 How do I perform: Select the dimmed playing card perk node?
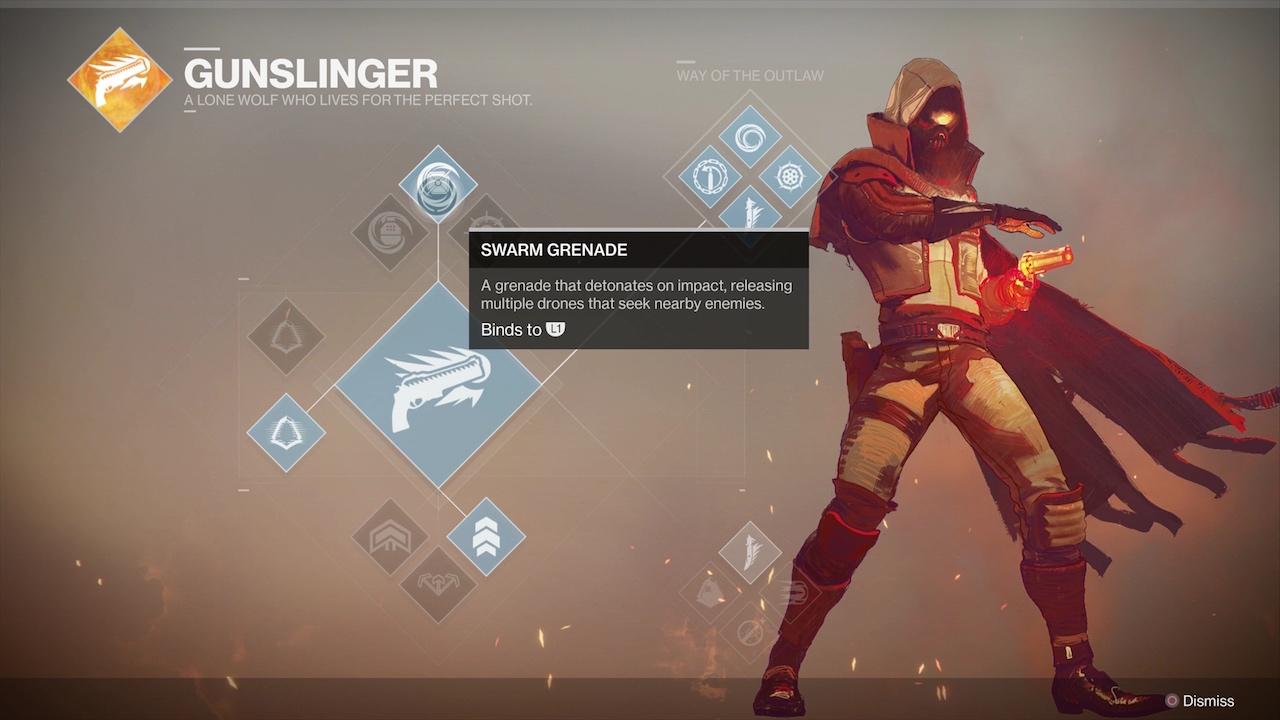(711, 591)
